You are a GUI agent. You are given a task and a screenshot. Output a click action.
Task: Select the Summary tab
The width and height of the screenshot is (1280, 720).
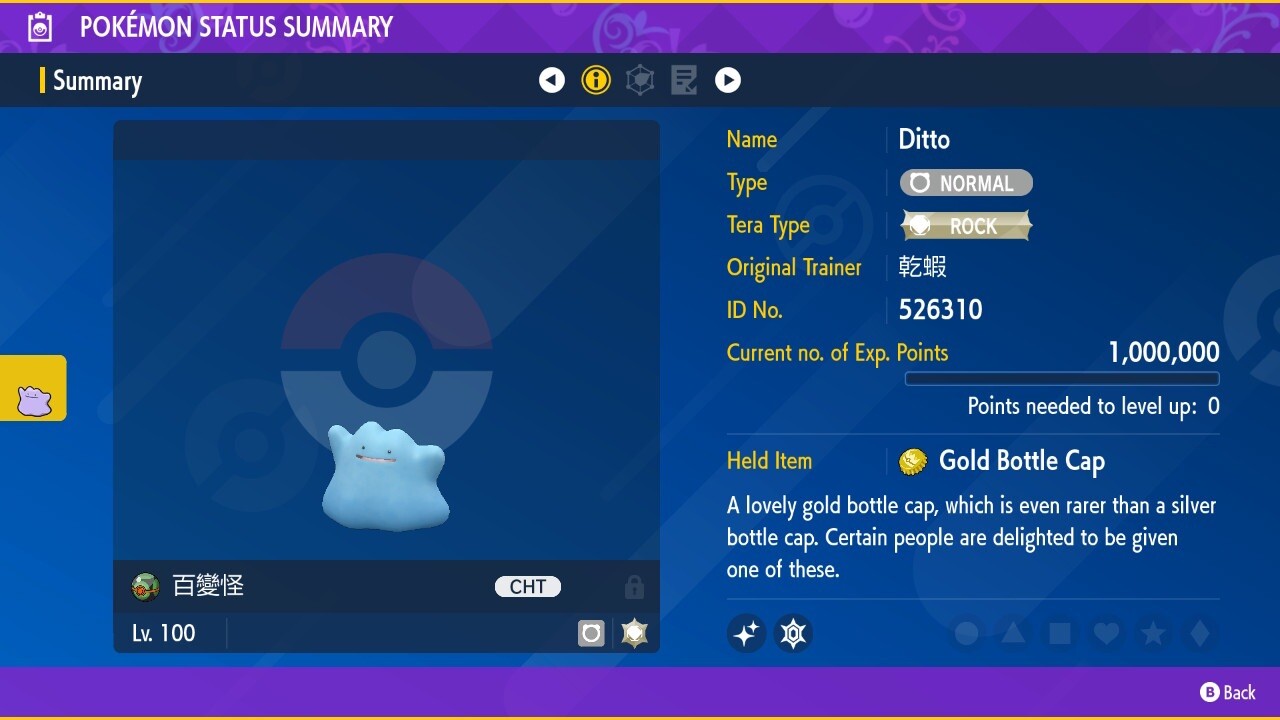click(x=100, y=81)
